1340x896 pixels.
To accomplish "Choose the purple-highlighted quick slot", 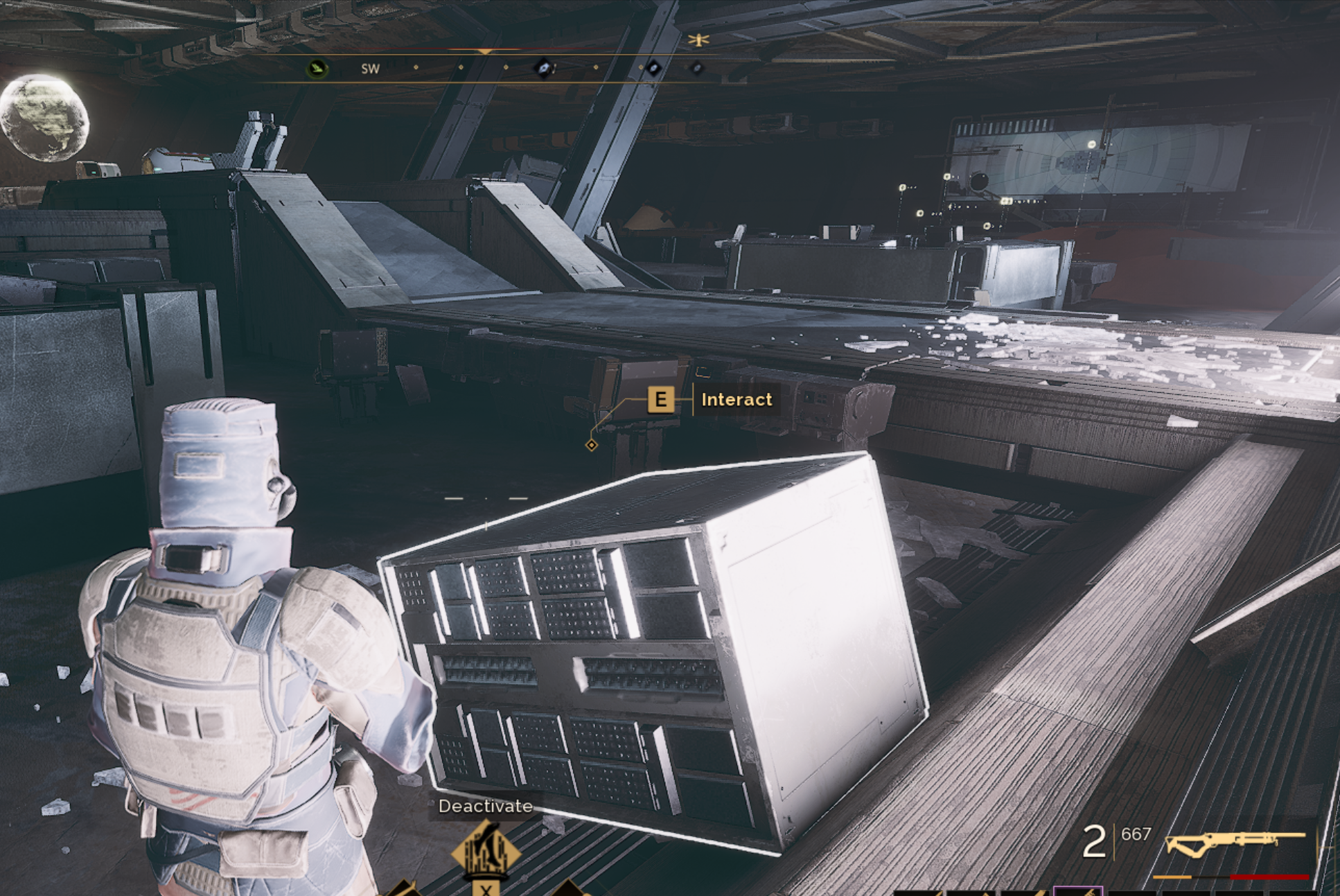I will point(1077,890).
